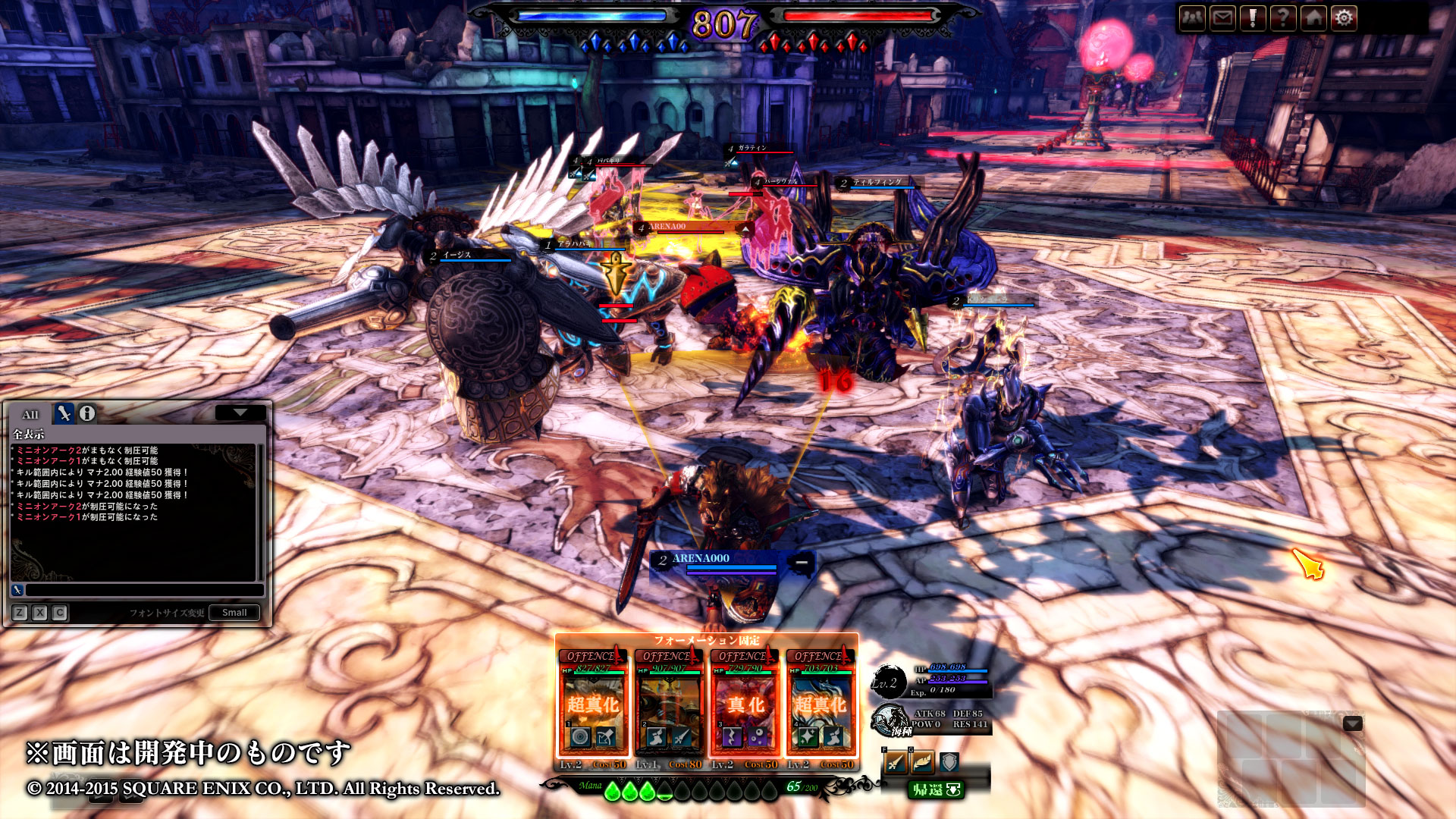
Task: Switch to the info log tab
Action: point(87,413)
